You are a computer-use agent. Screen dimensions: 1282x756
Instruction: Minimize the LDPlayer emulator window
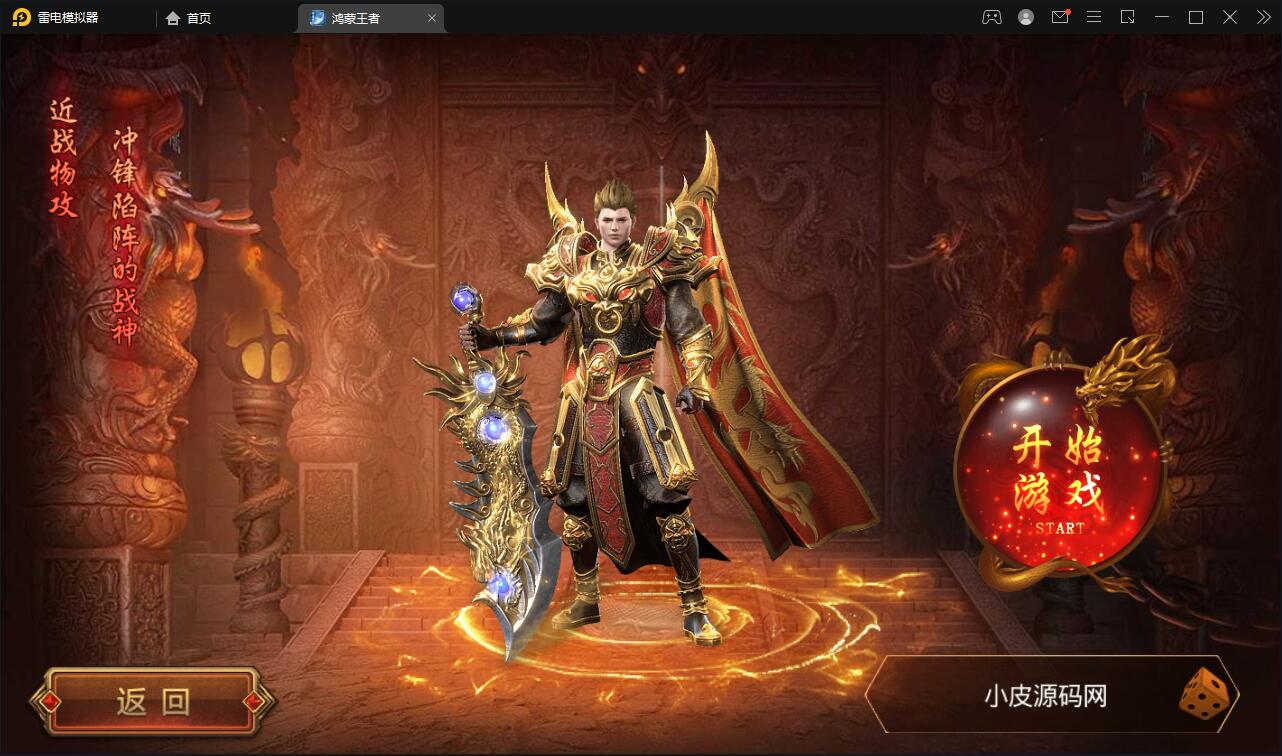coord(1161,17)
